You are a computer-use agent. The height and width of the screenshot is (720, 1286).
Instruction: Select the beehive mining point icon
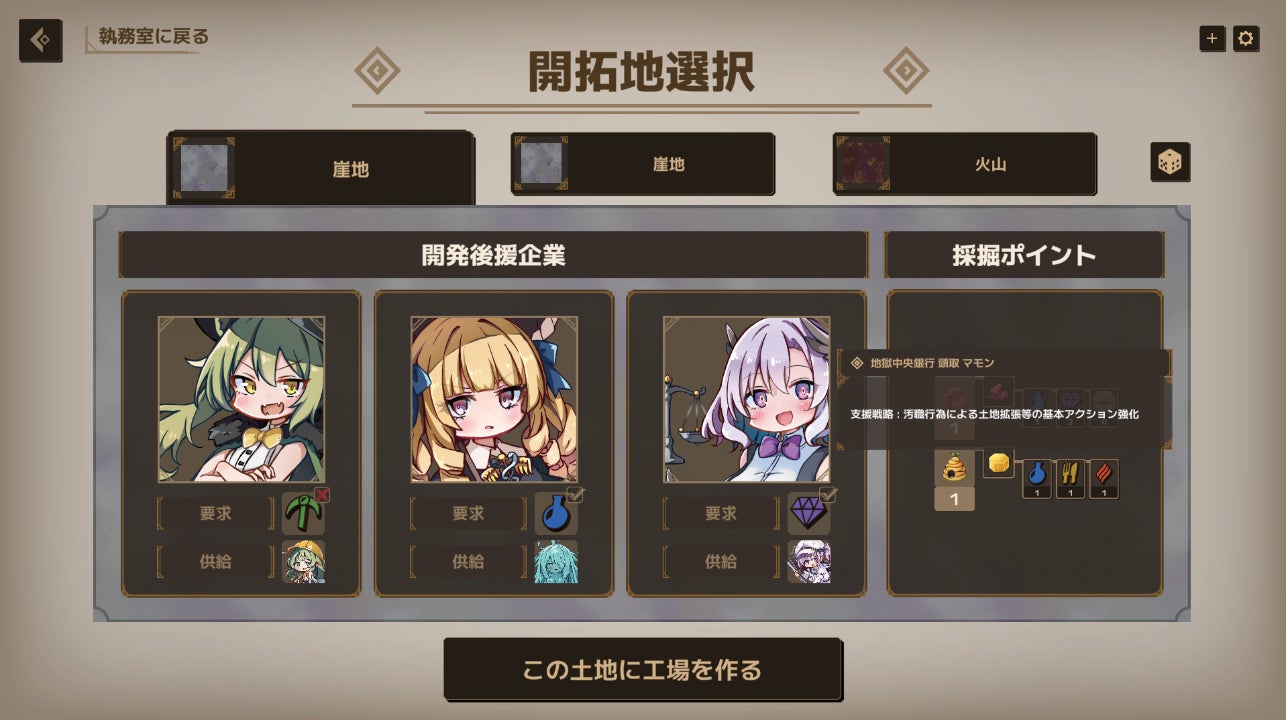tap(954, 468)
